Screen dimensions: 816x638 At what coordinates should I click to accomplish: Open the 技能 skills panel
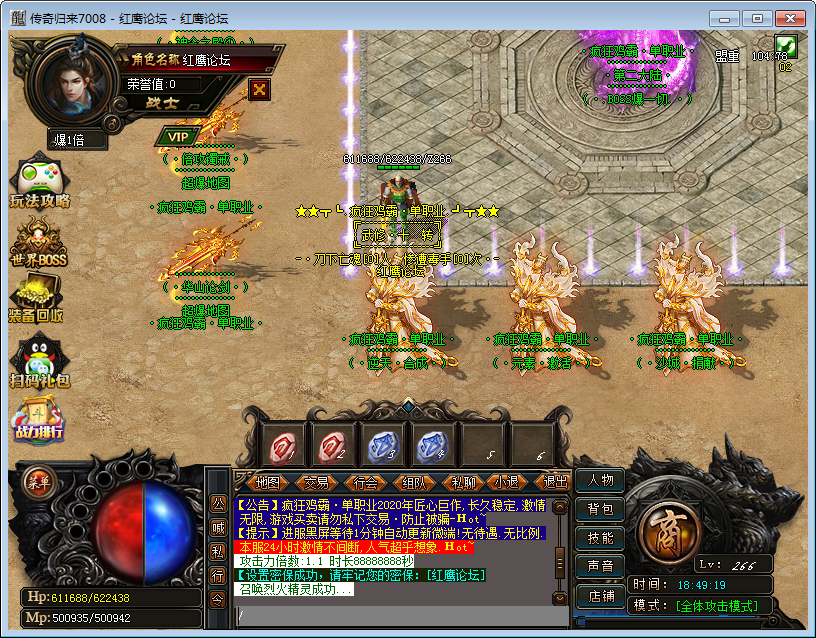(600, 538)
